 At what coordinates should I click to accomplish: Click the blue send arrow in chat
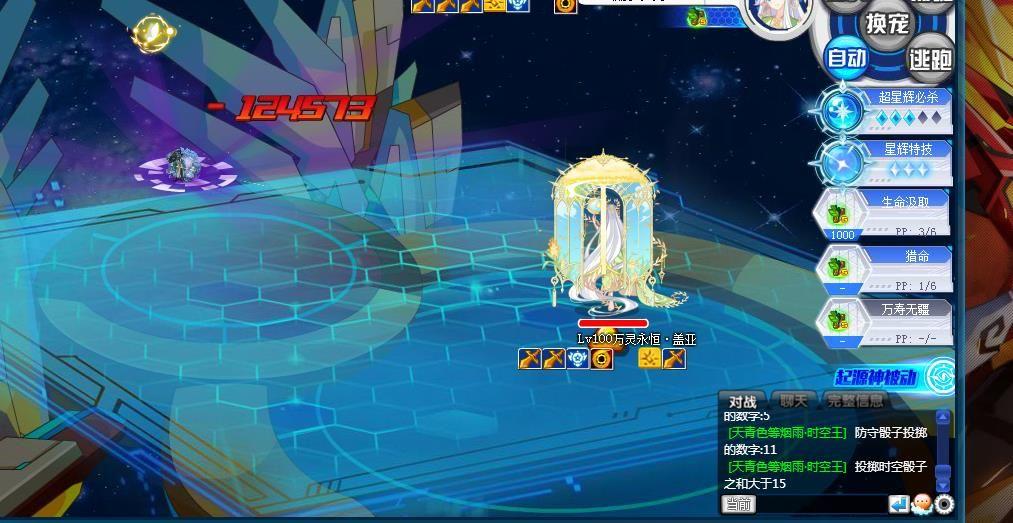tap(899, 504)
